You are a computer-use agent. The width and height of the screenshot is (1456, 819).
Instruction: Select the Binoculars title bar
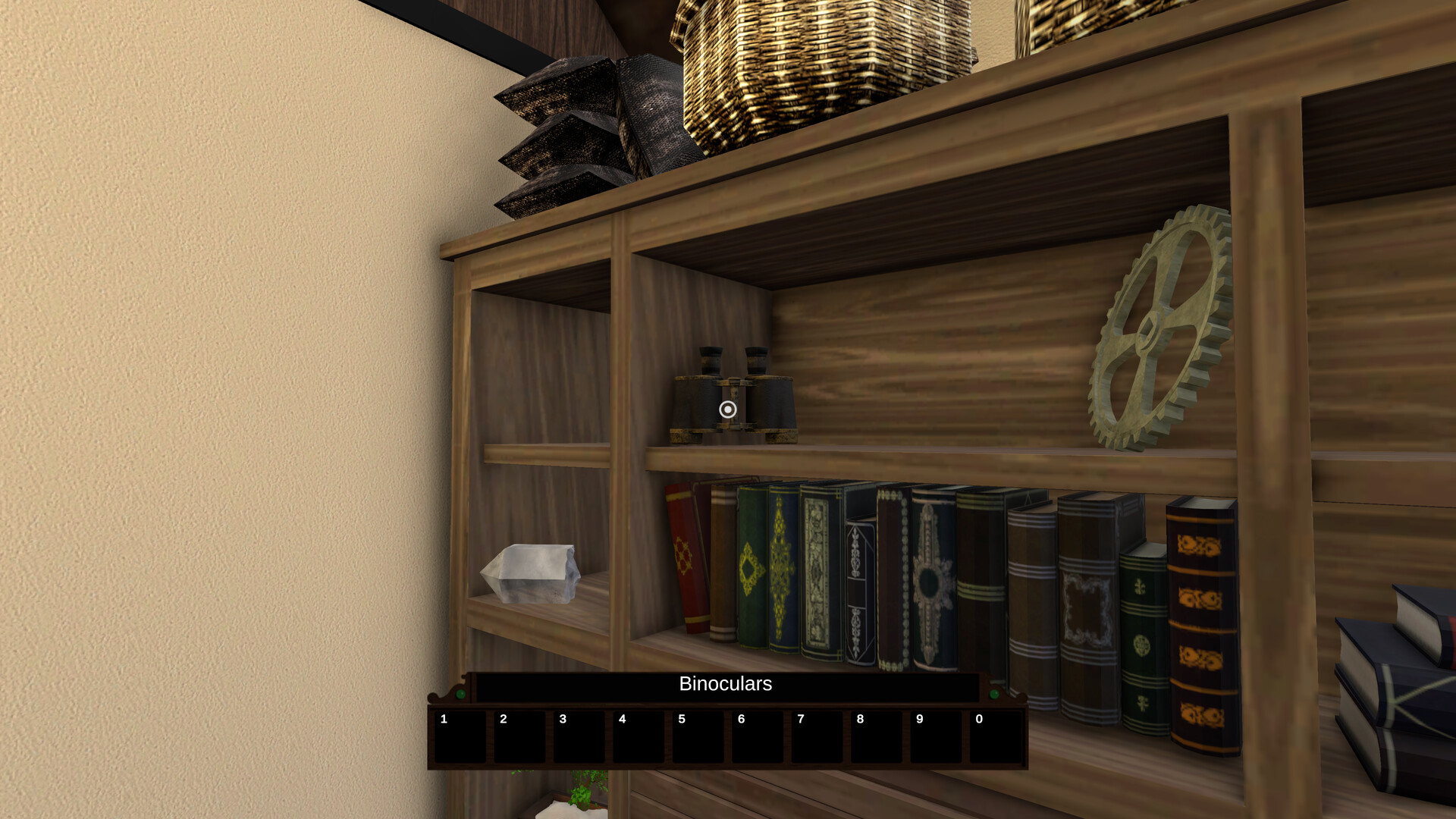(724, 684)
